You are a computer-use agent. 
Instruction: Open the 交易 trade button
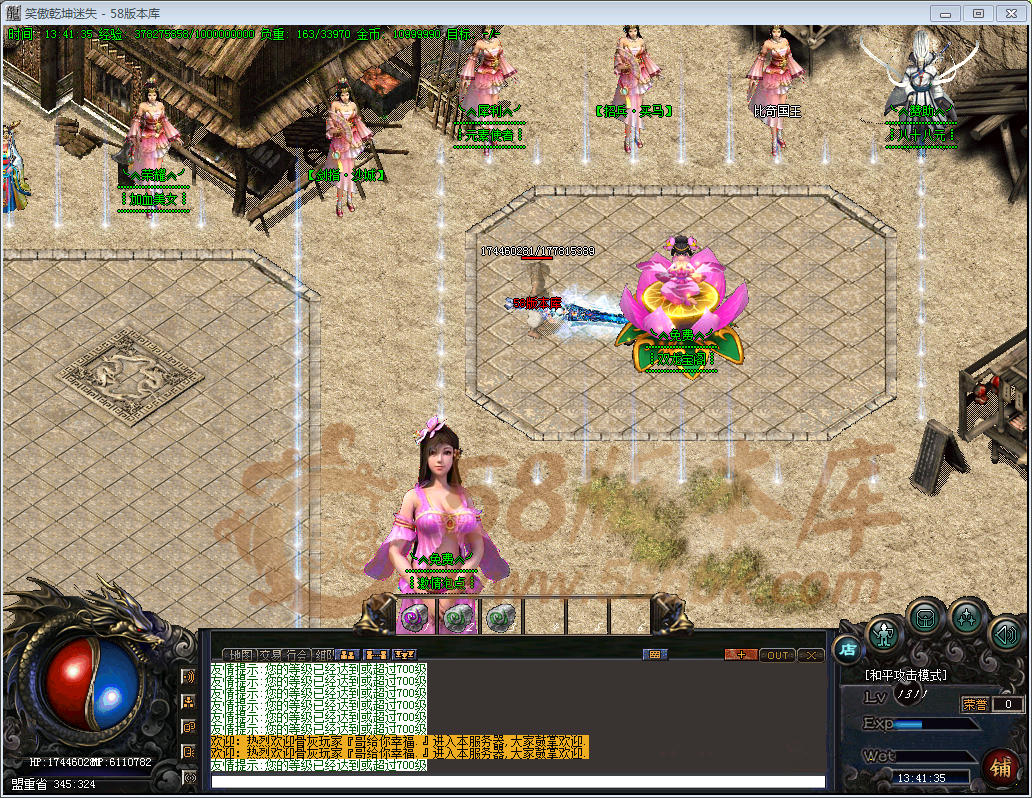click(270, 655)
